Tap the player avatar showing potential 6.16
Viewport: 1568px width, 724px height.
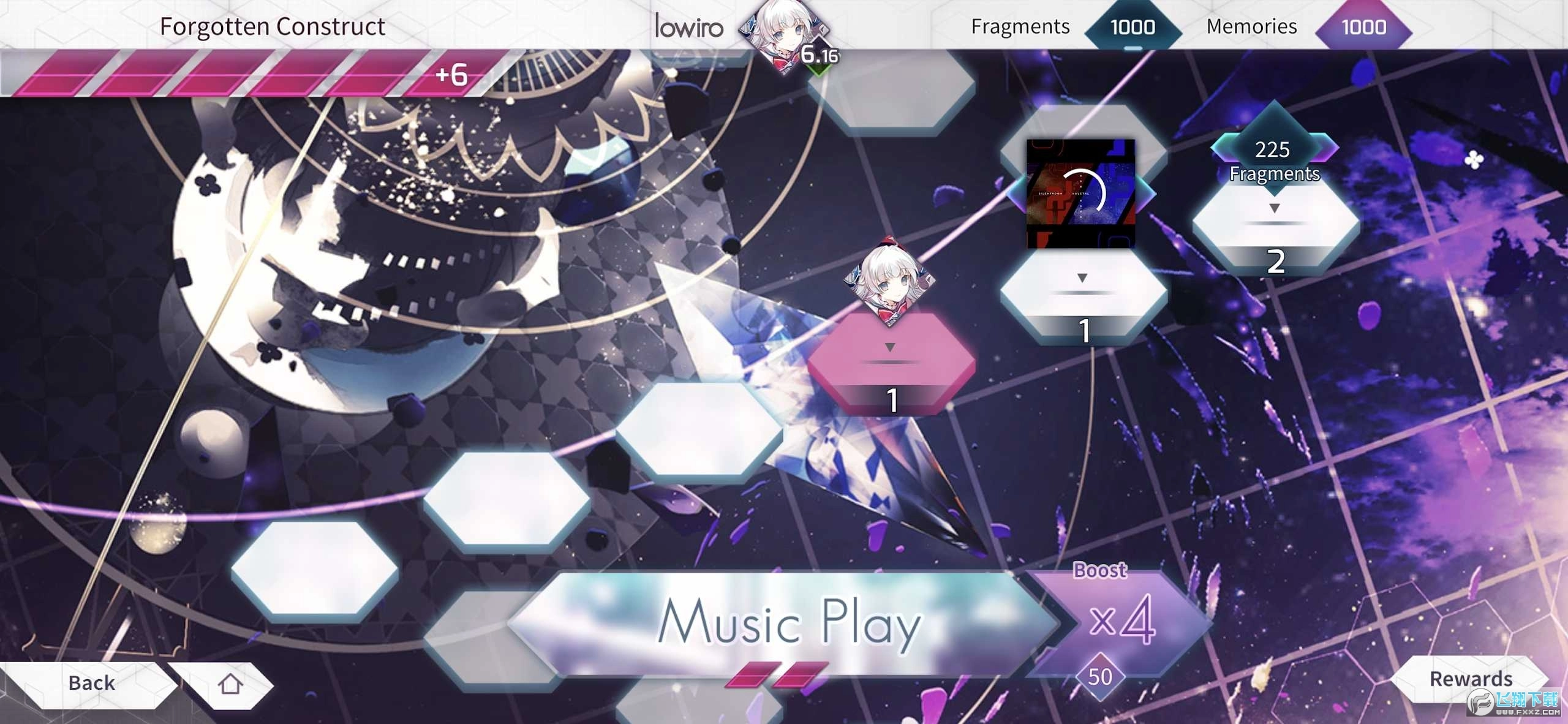[784, 37]
